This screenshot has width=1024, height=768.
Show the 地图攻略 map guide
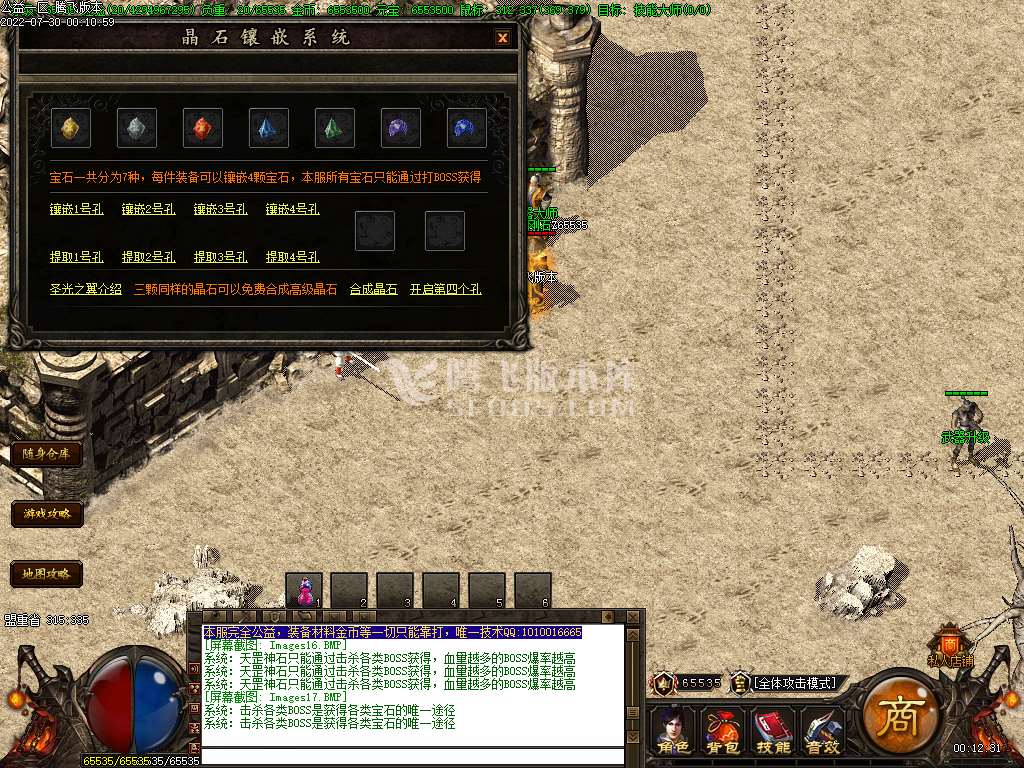coord(46,574)
